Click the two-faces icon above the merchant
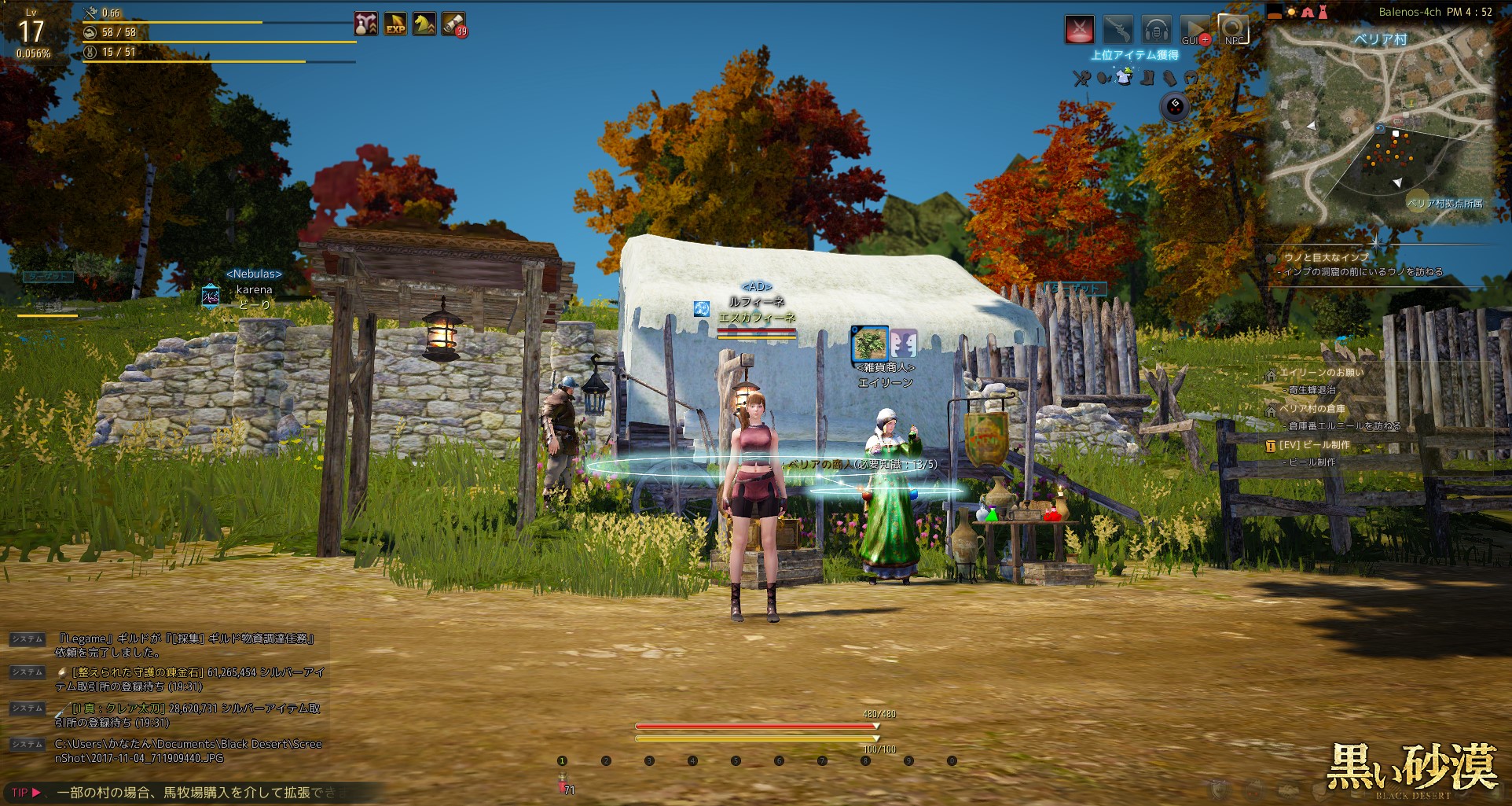The height and width of the screenshot is (806, 1512). coord(903,344)
